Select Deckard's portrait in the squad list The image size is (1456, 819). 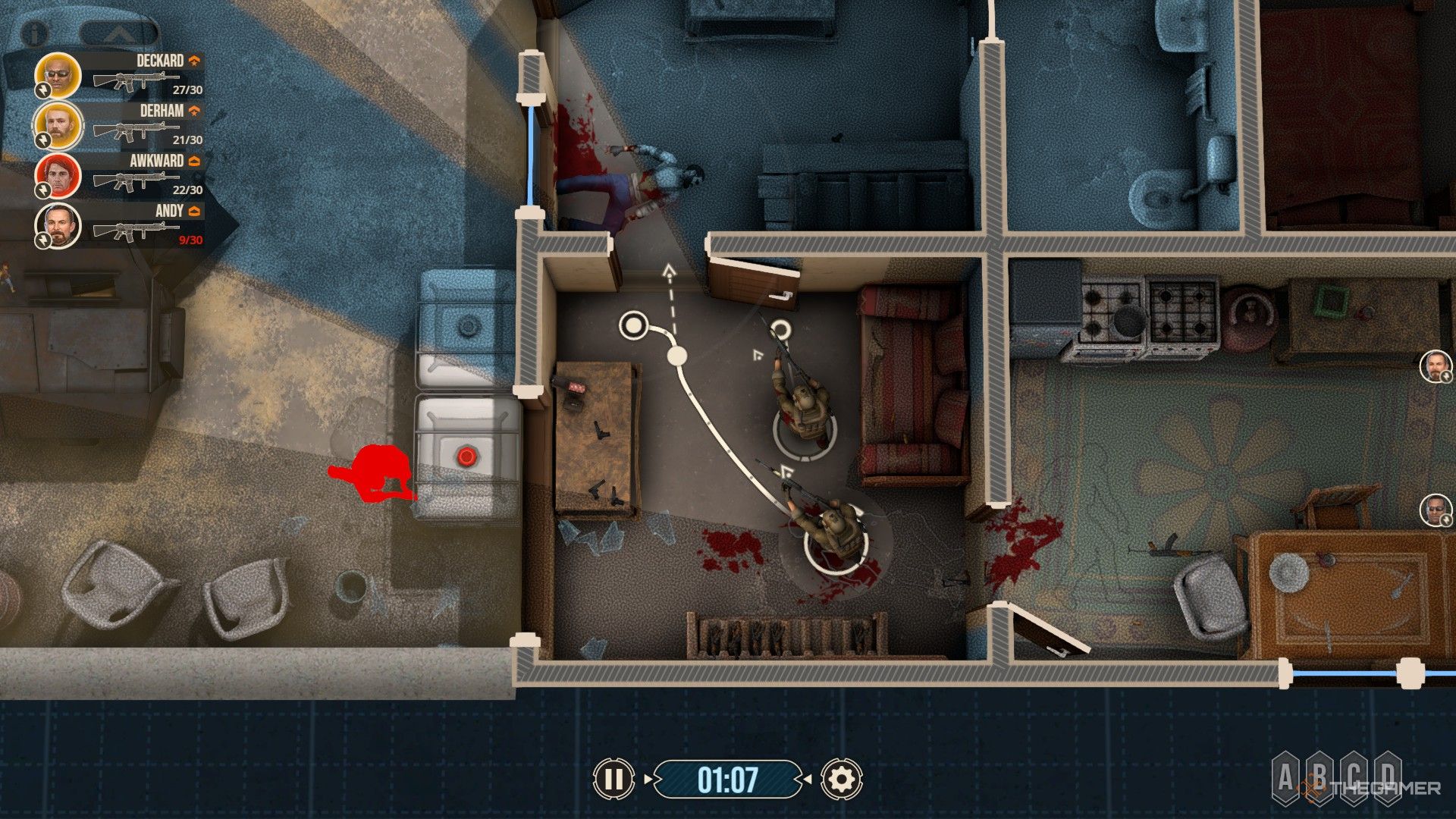coord(58,75)
